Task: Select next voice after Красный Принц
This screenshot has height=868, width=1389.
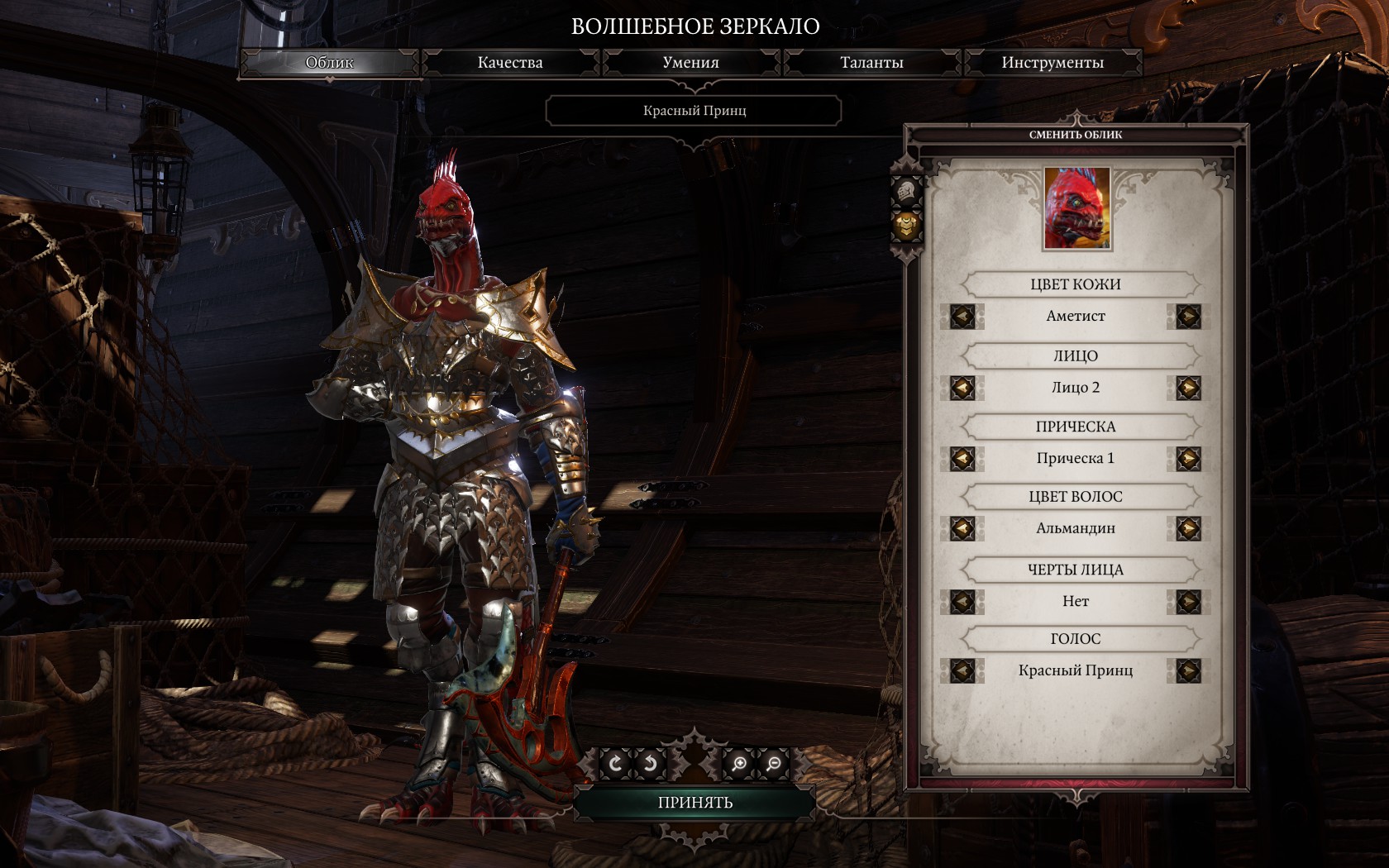Action: [x=1188, y=670]
